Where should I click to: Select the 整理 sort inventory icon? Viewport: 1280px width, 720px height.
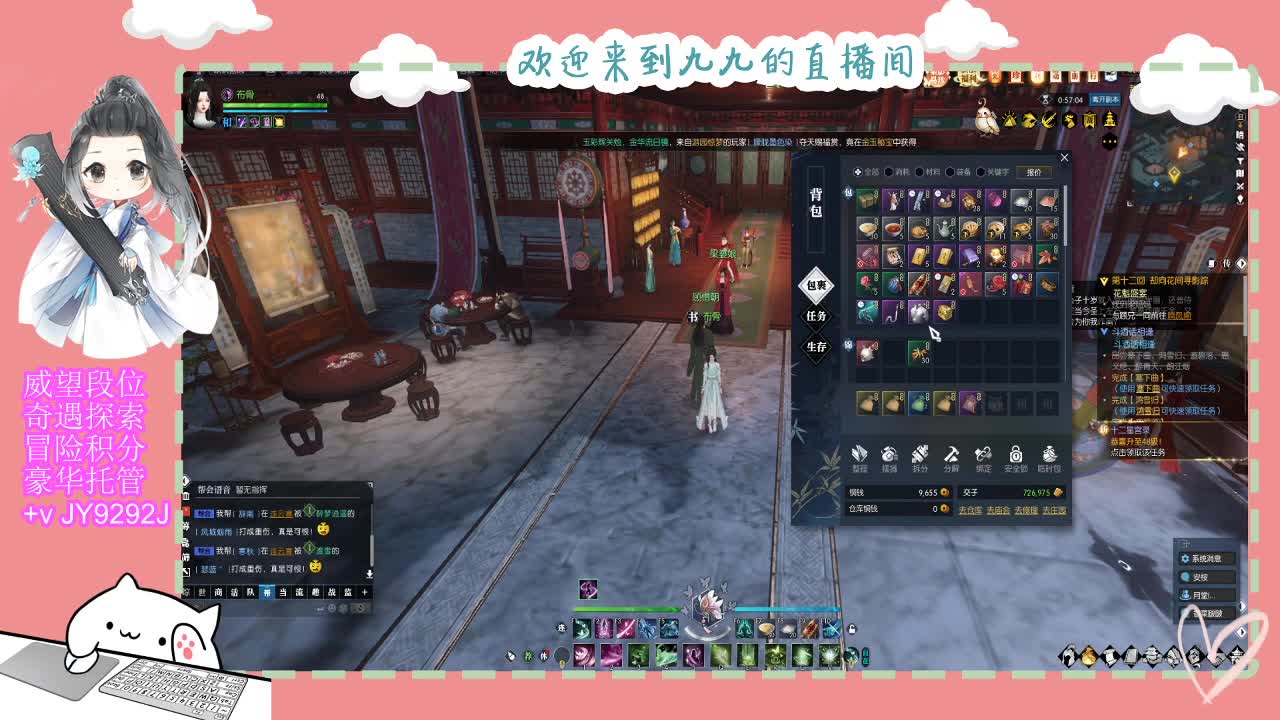860,457
